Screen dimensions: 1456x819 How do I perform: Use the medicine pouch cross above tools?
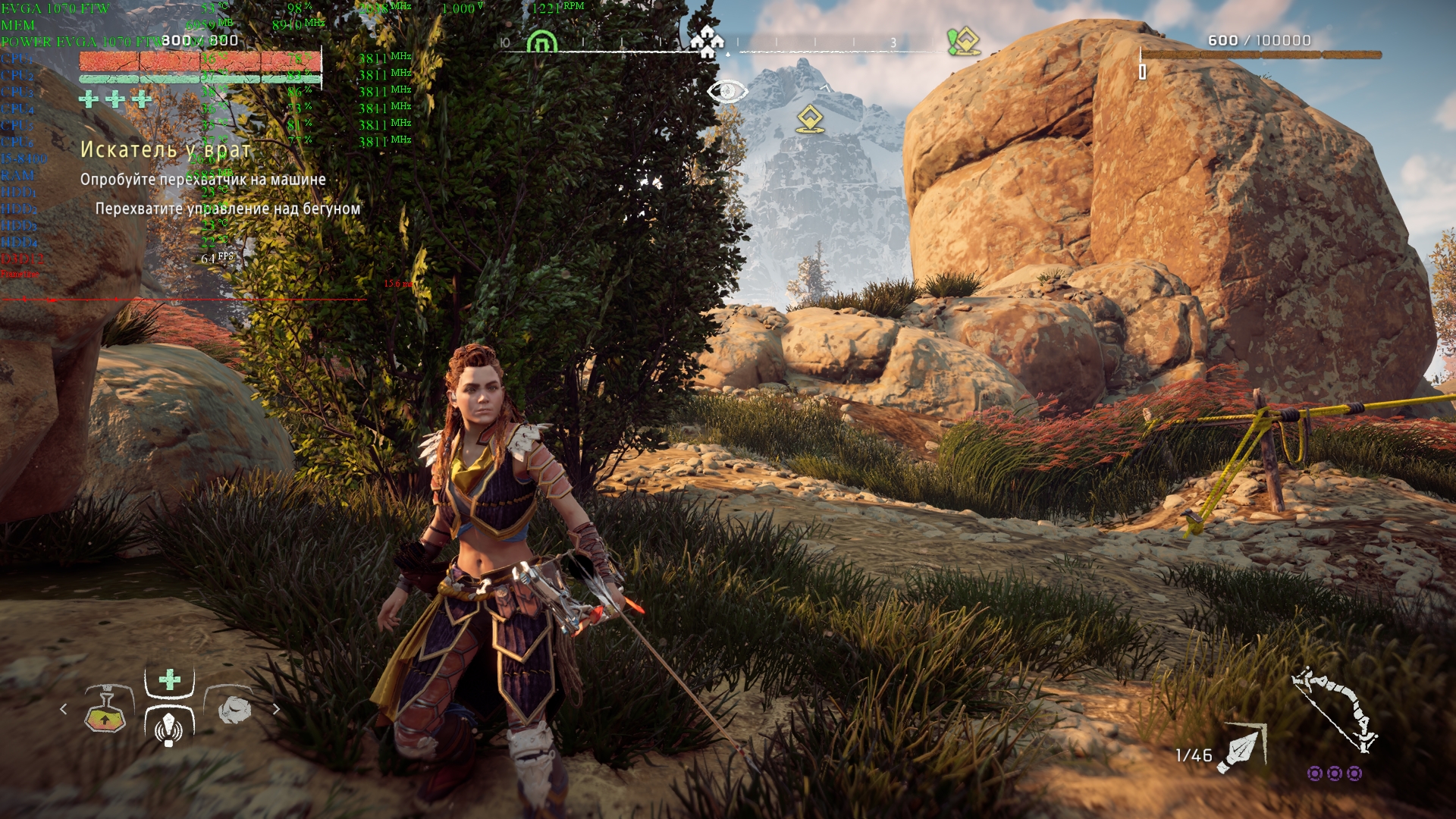[170, 679]
